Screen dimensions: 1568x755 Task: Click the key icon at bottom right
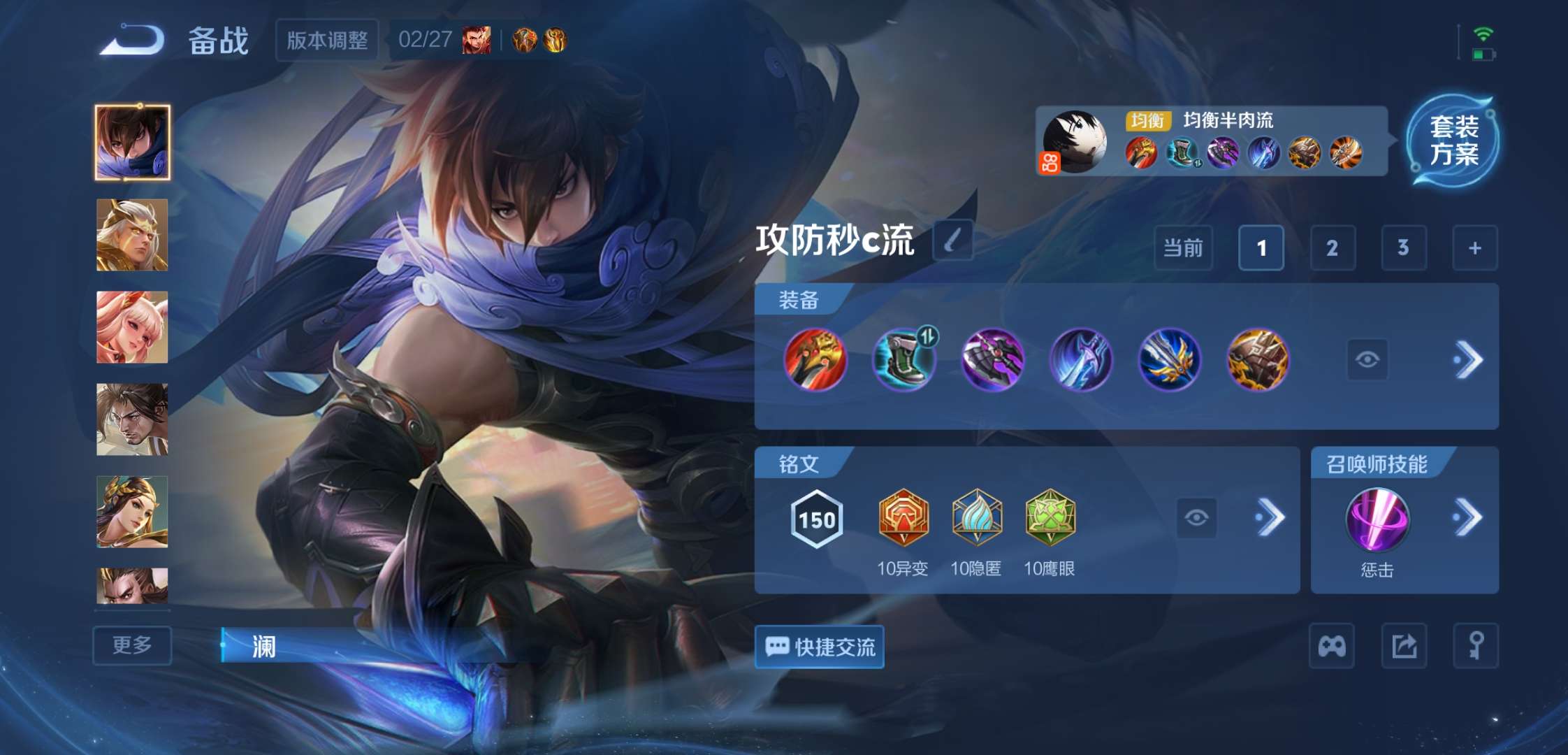[x=1477, y=647]
